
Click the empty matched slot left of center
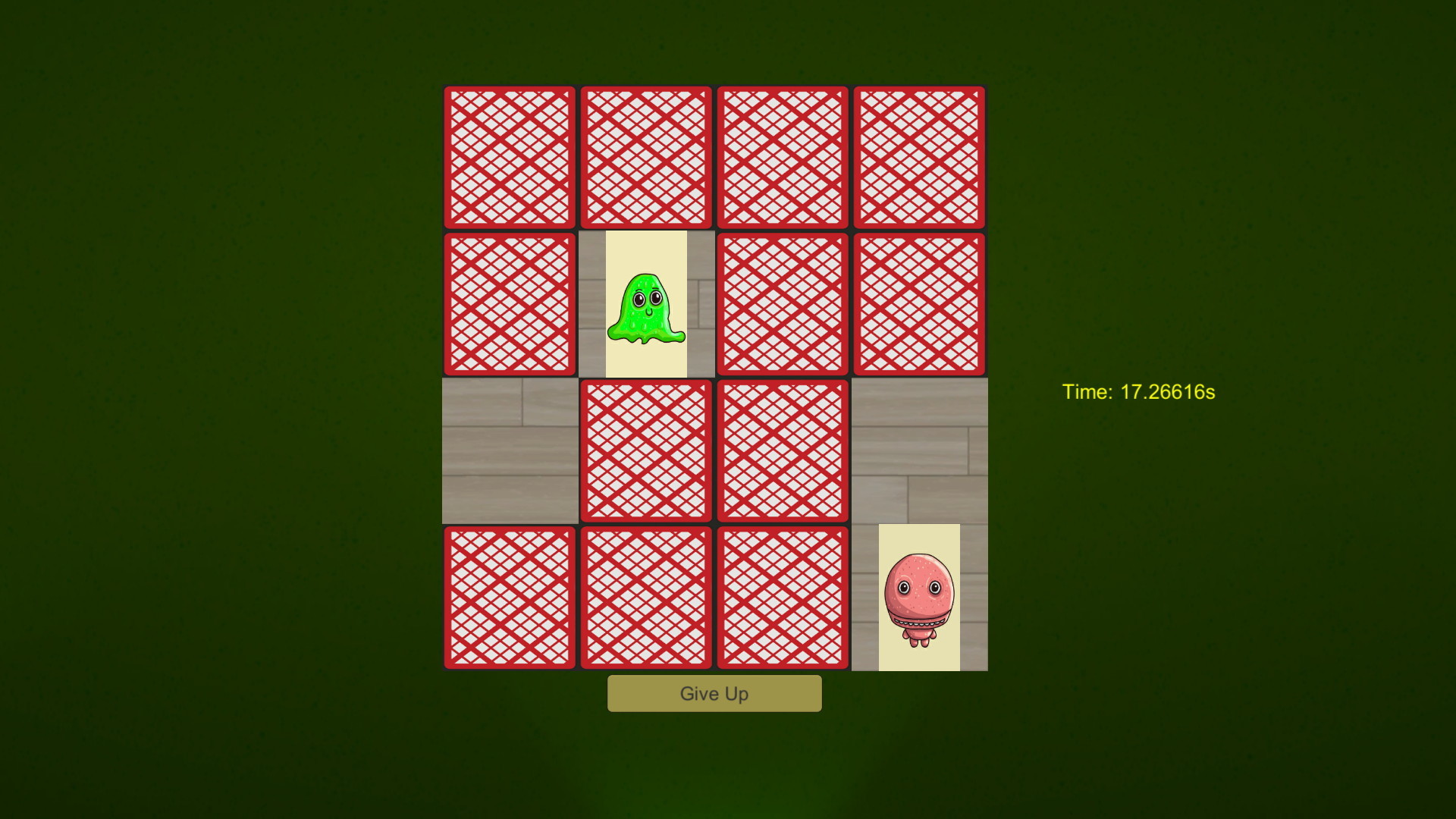click(510, 450)
